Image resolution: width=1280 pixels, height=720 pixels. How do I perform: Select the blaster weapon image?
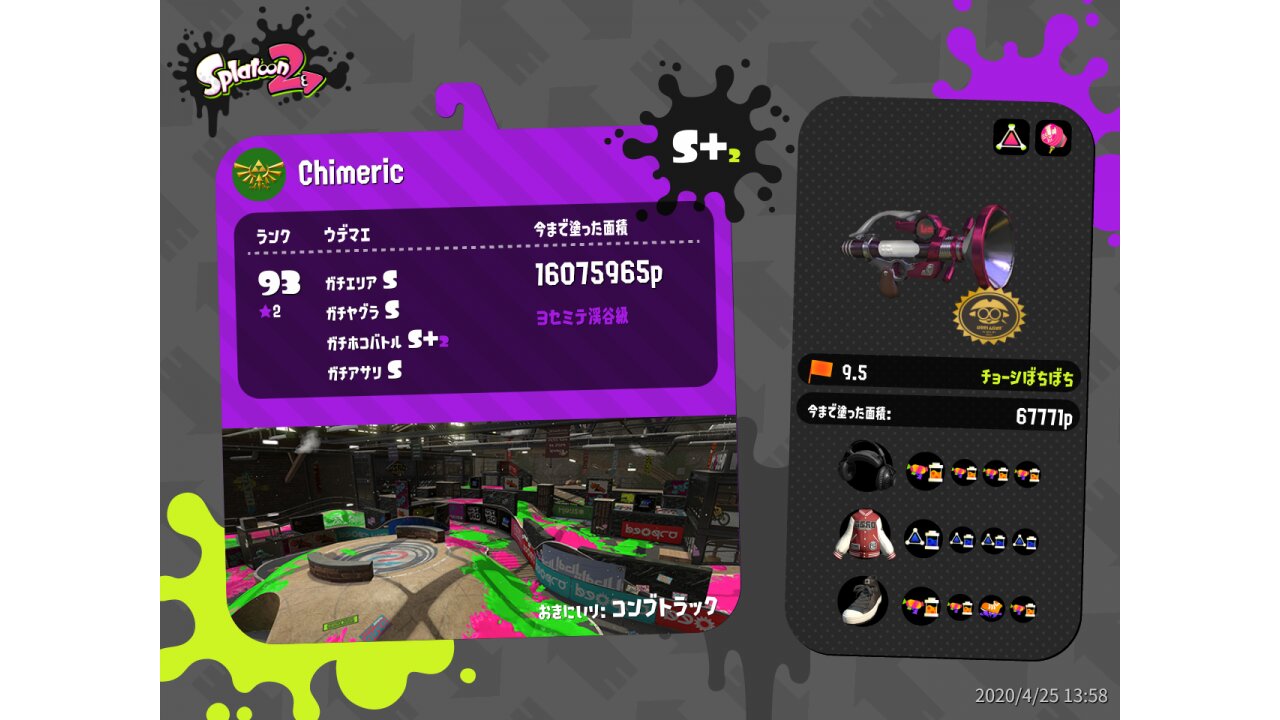pos(928,246)
